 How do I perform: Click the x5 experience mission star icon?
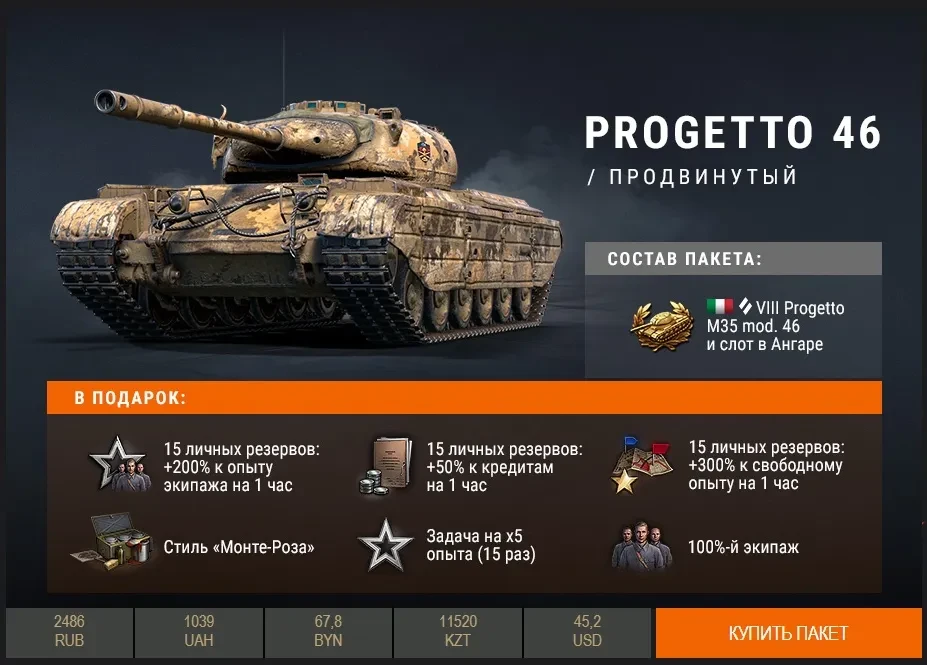[x=384, y=547]
